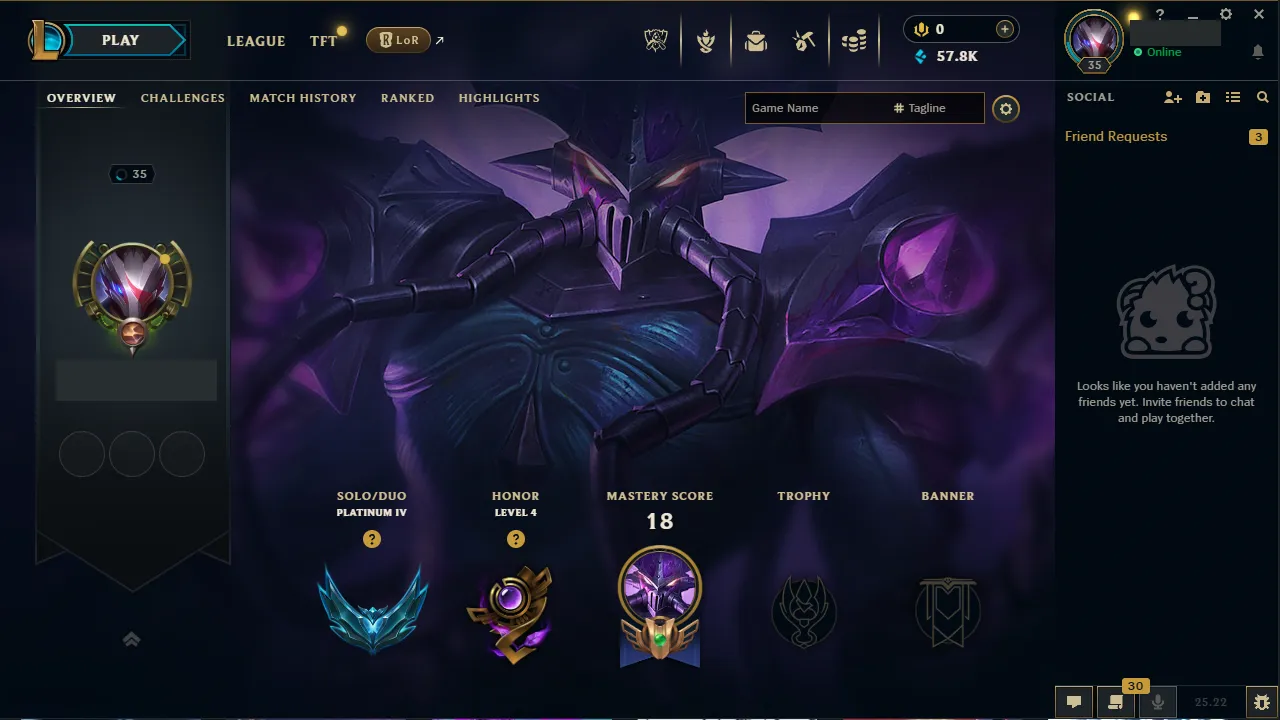Screen dimensions: 1280x720
Task: Mute the microphone in voice controls
Action: pyautogui.click(x=1158, y=701)
